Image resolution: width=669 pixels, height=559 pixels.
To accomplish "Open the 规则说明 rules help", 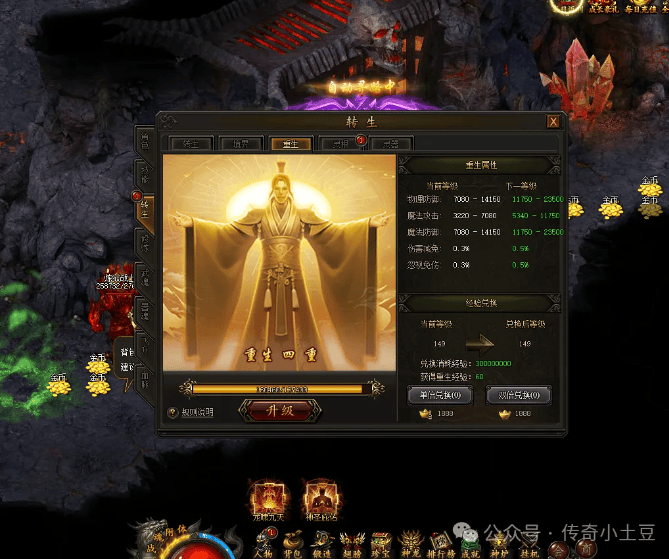I will pos(192,411).
